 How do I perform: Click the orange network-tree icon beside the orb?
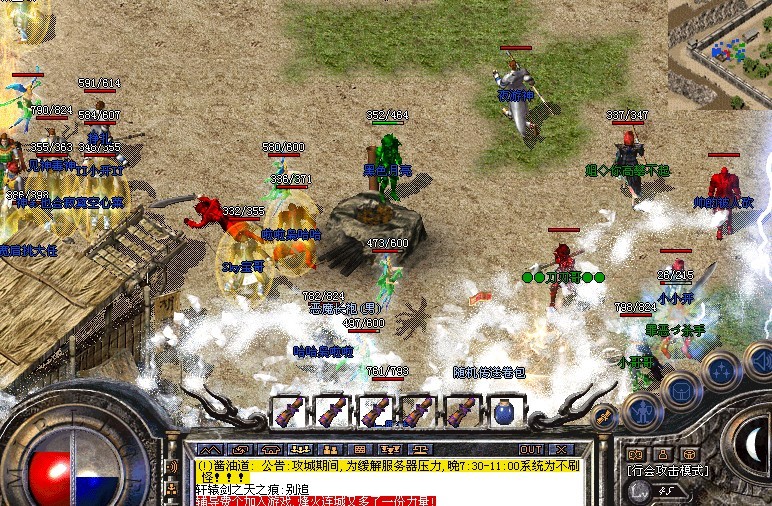pos(171,488)
